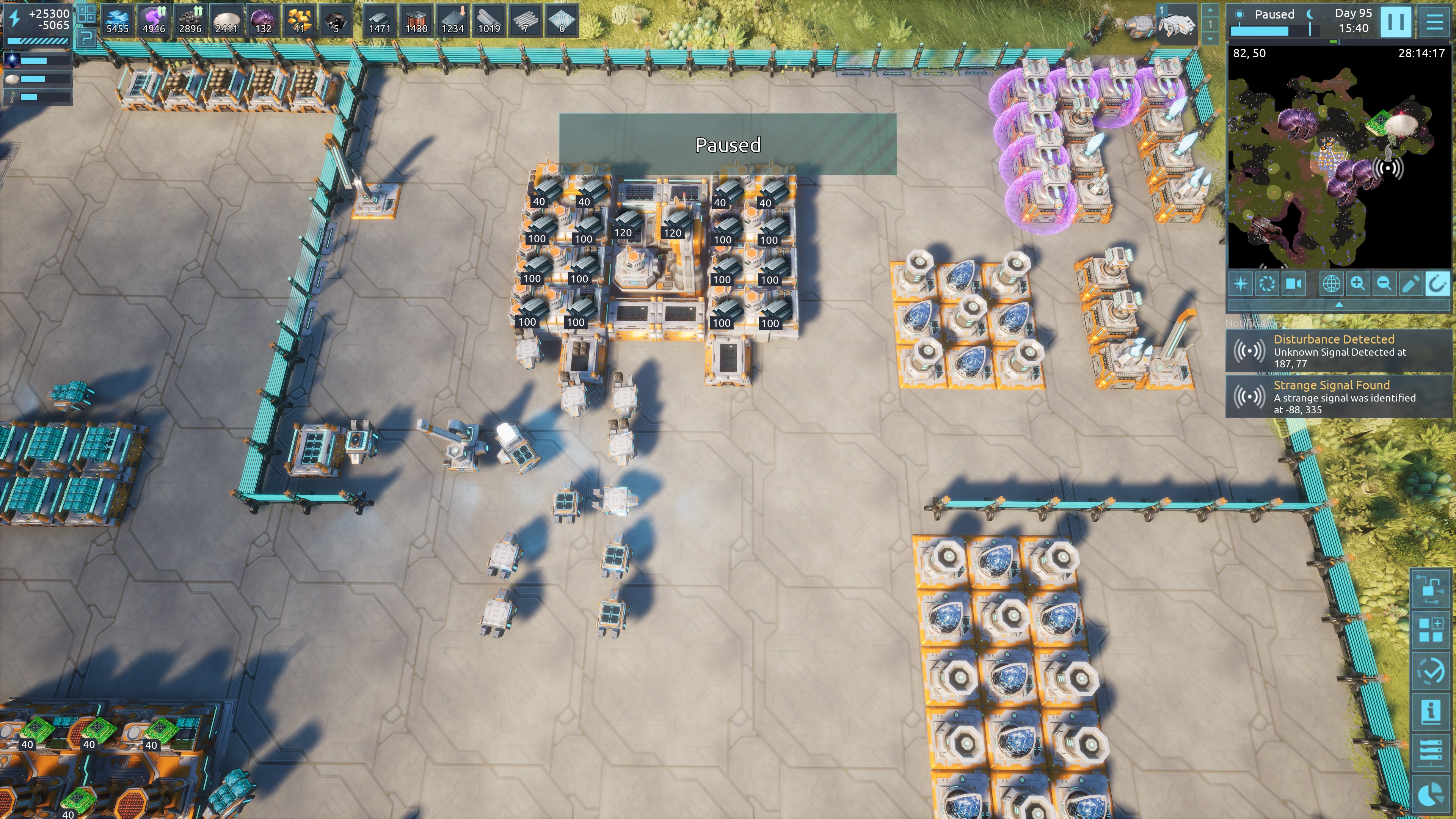Open the build menu grid-plus icon
Screen dimensions: 1456x819
point(1431,630)
